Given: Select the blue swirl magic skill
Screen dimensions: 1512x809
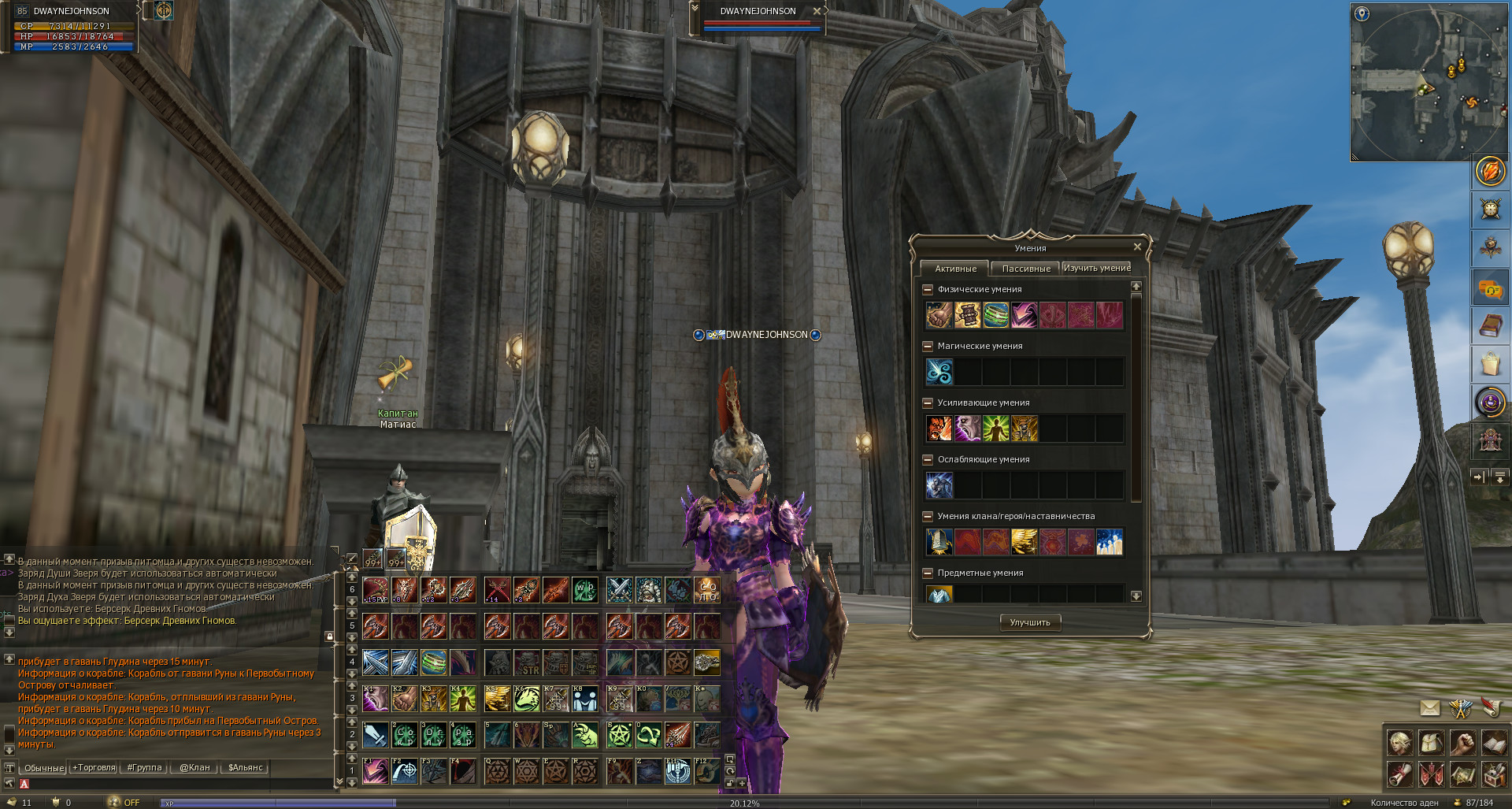Looking at the screenshot, I should point(939,372).
